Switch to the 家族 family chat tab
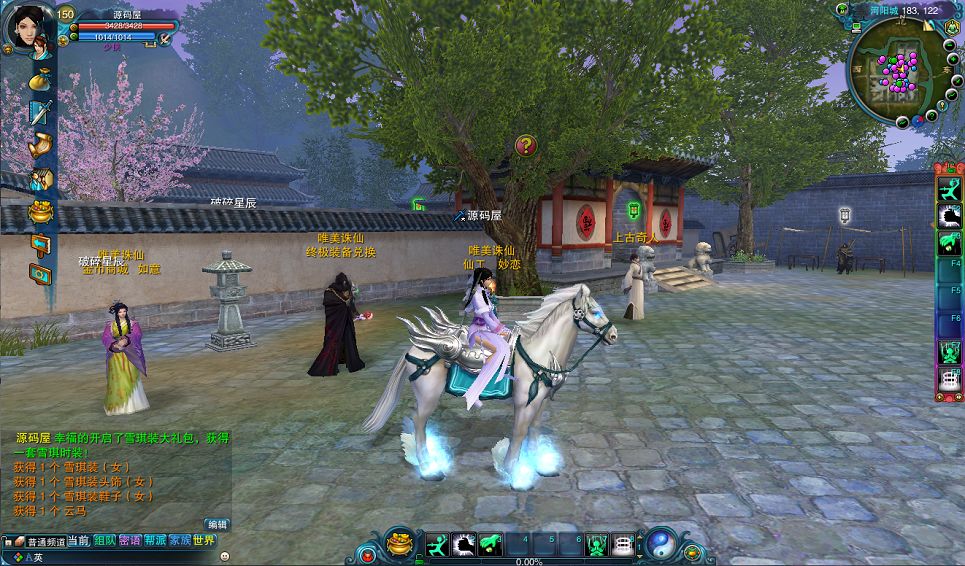965x566 pixels. click(x=180, y=541)
